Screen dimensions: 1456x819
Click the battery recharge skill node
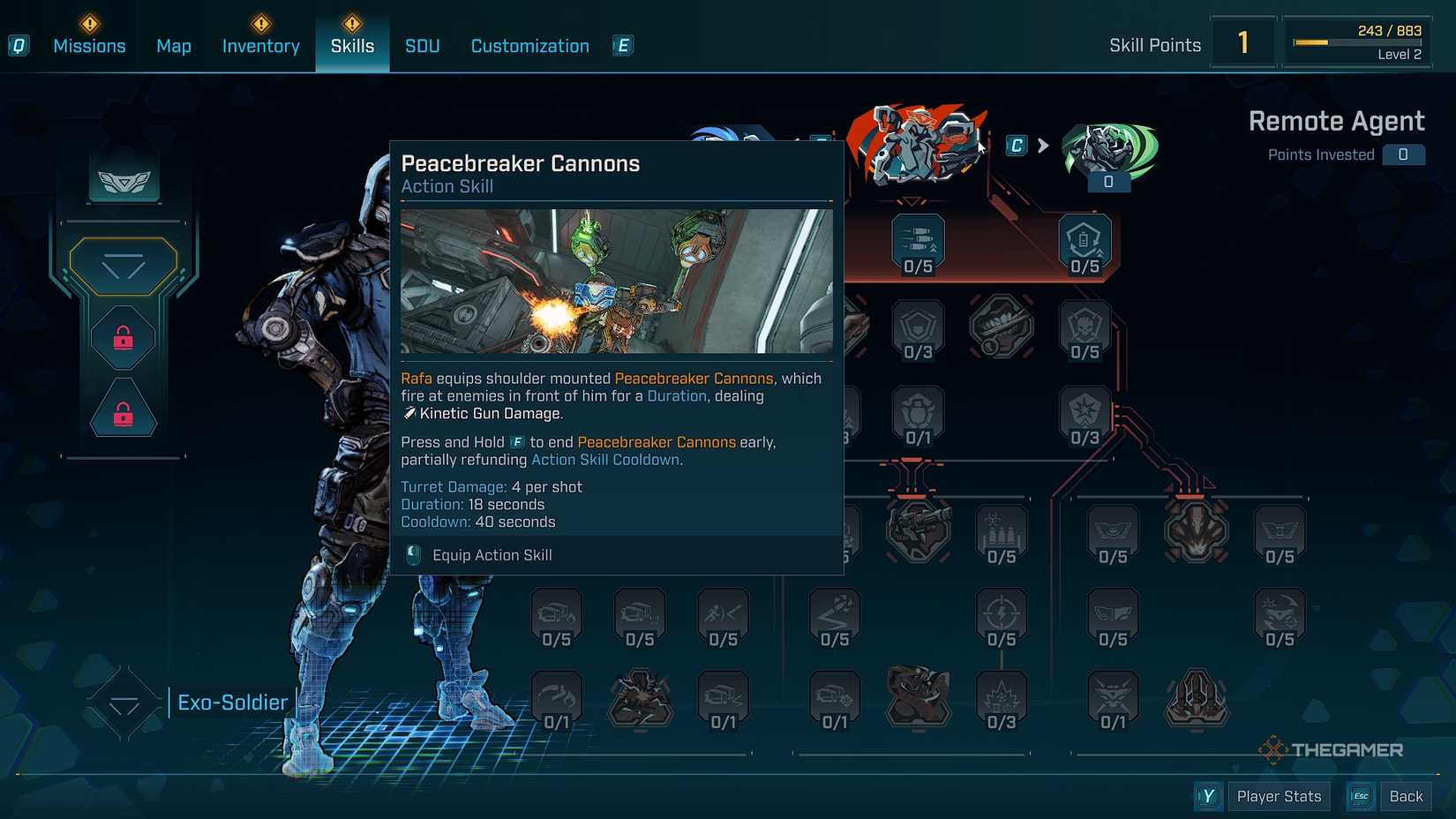(1084, 240)
